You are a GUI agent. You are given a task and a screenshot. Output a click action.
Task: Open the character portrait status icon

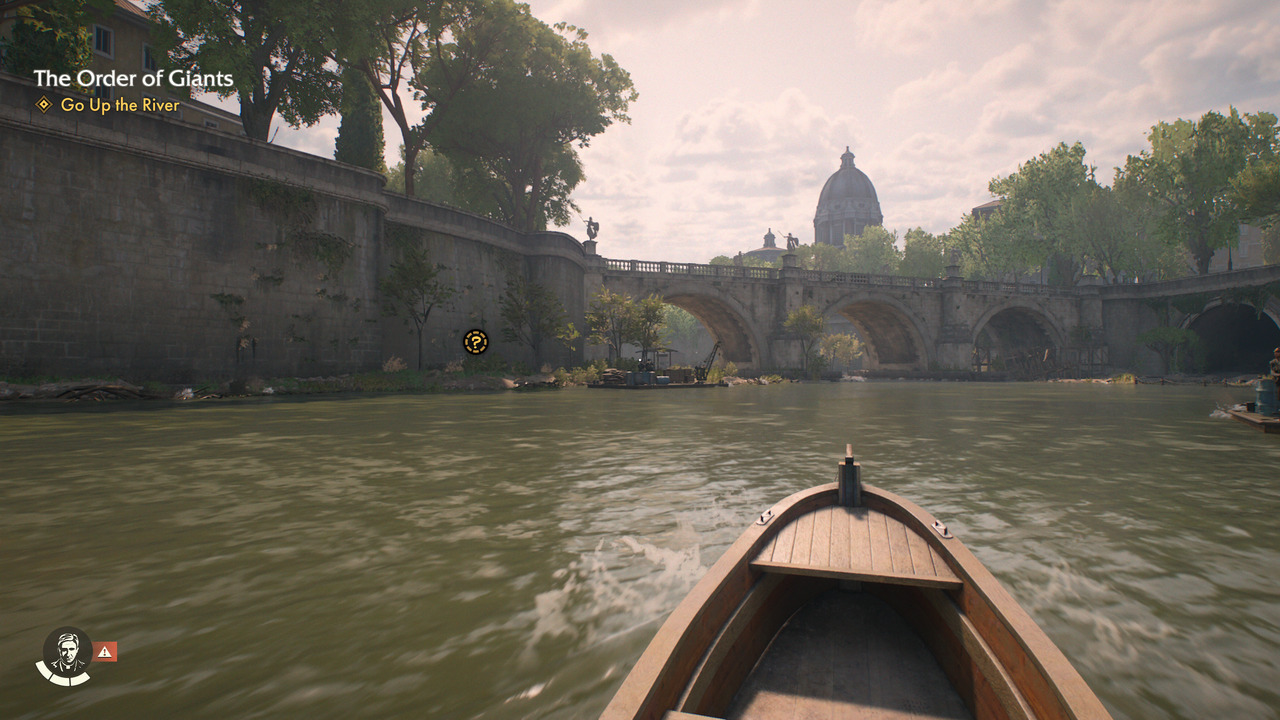point(67,653)
